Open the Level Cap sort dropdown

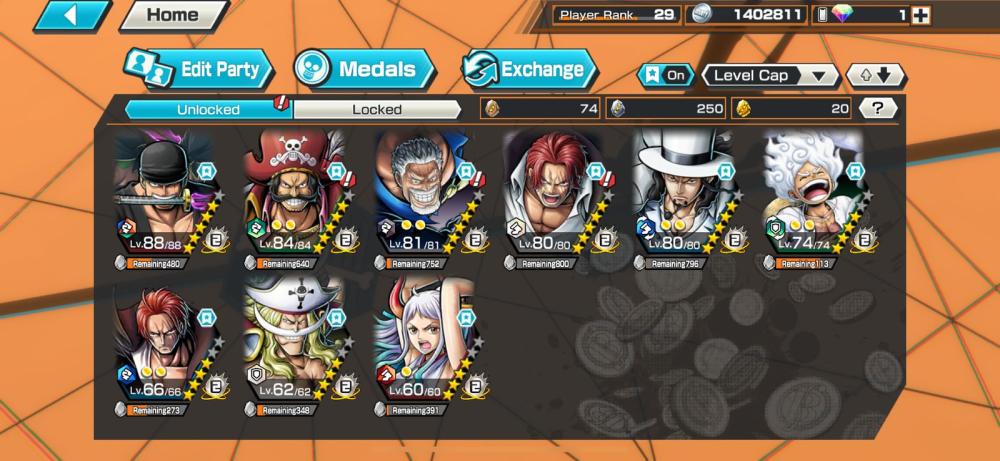click(770, 75)
